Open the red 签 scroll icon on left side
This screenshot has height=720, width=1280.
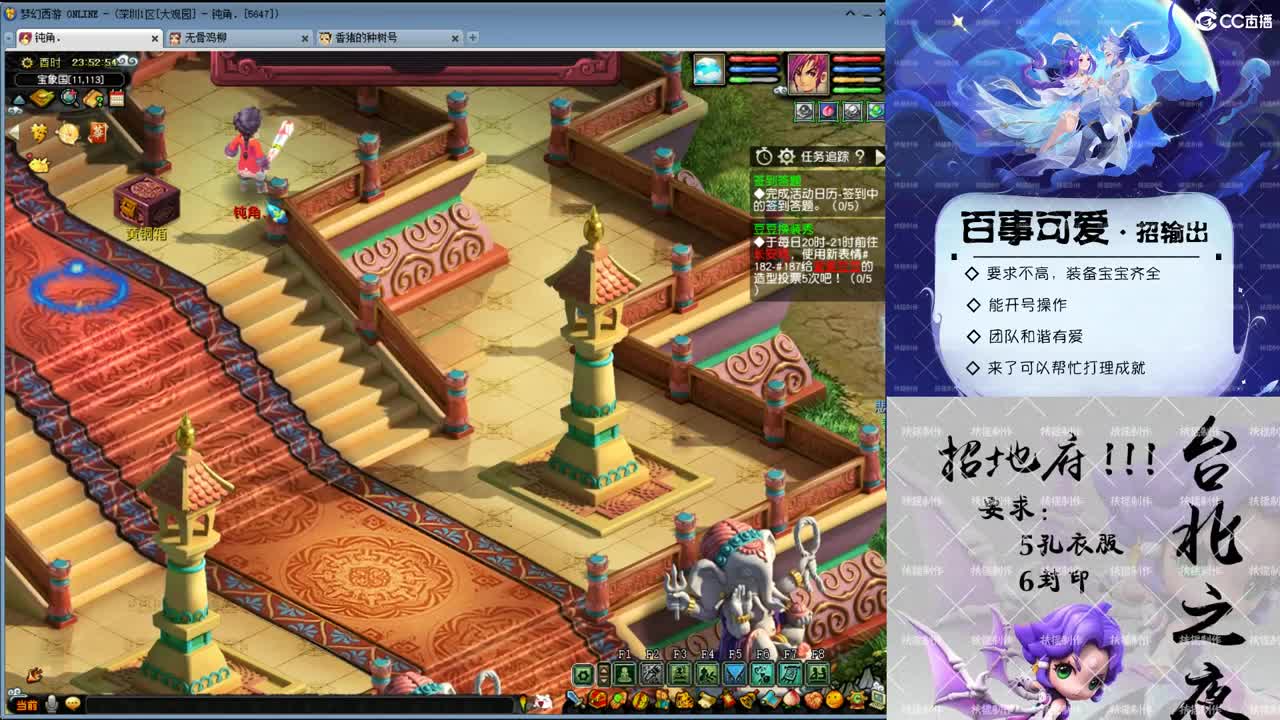pos(98,133)
